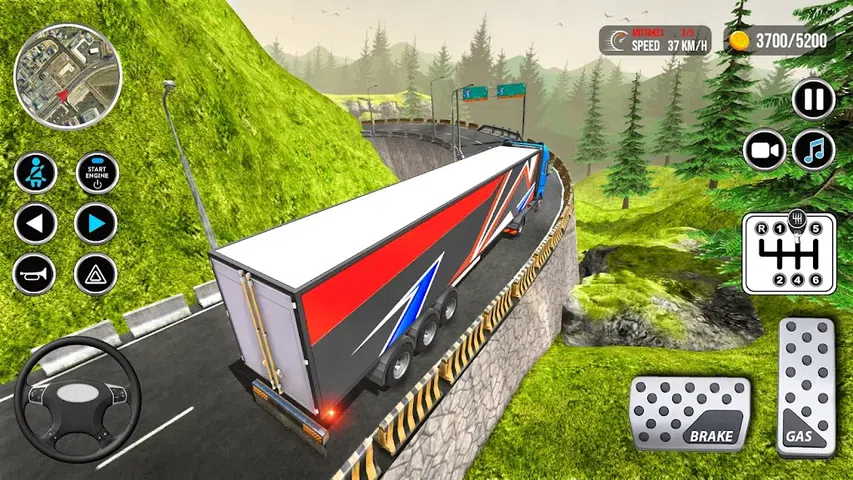Screen dimensions: 853x480
Task: Turn on the hazard warning triangle
Action: click(x=97, y=274)
